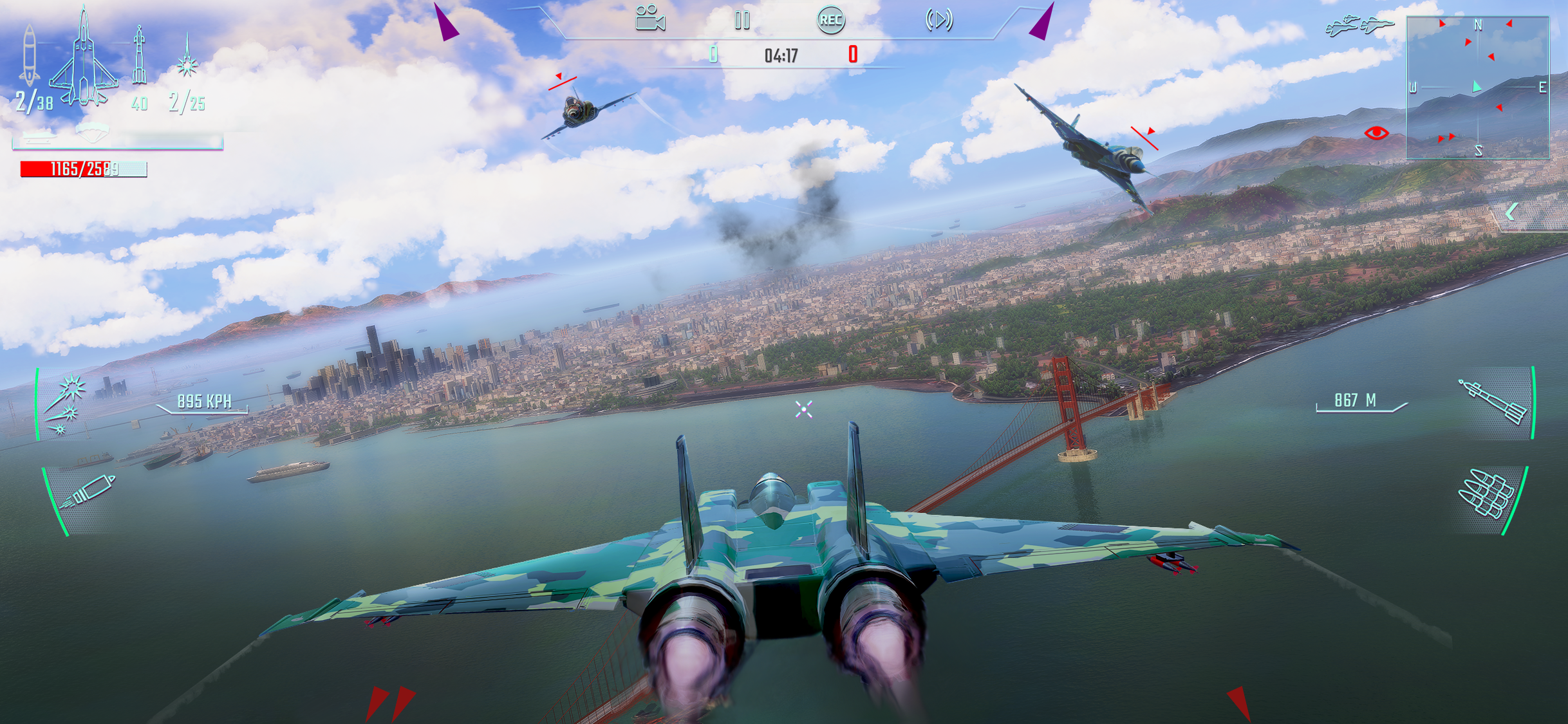Expand the side panel with the arrow
This screenshot has width=1568, height=724.
(x=1511, y=212)
